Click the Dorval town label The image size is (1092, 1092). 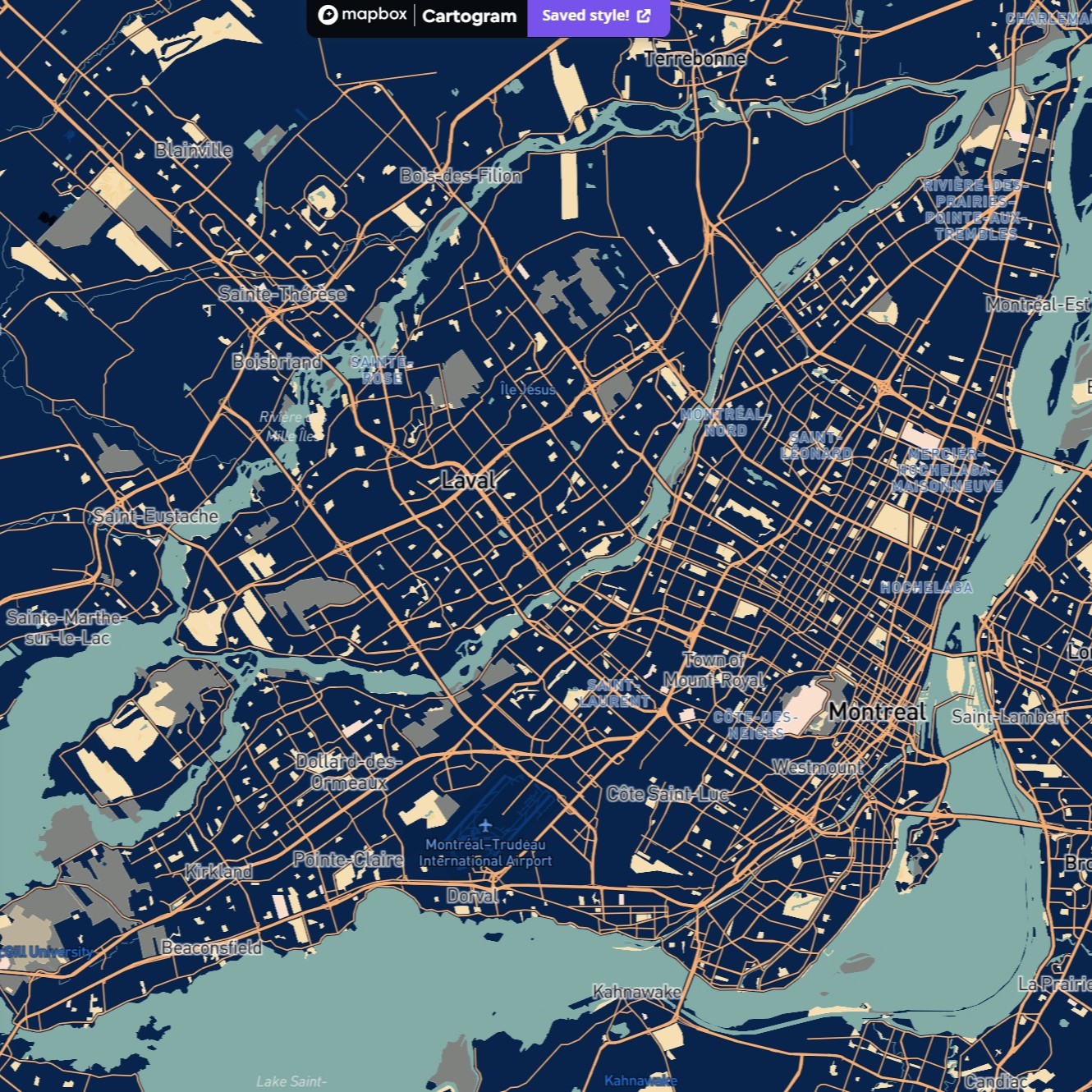pyautogui.click(x=471, y=896)
